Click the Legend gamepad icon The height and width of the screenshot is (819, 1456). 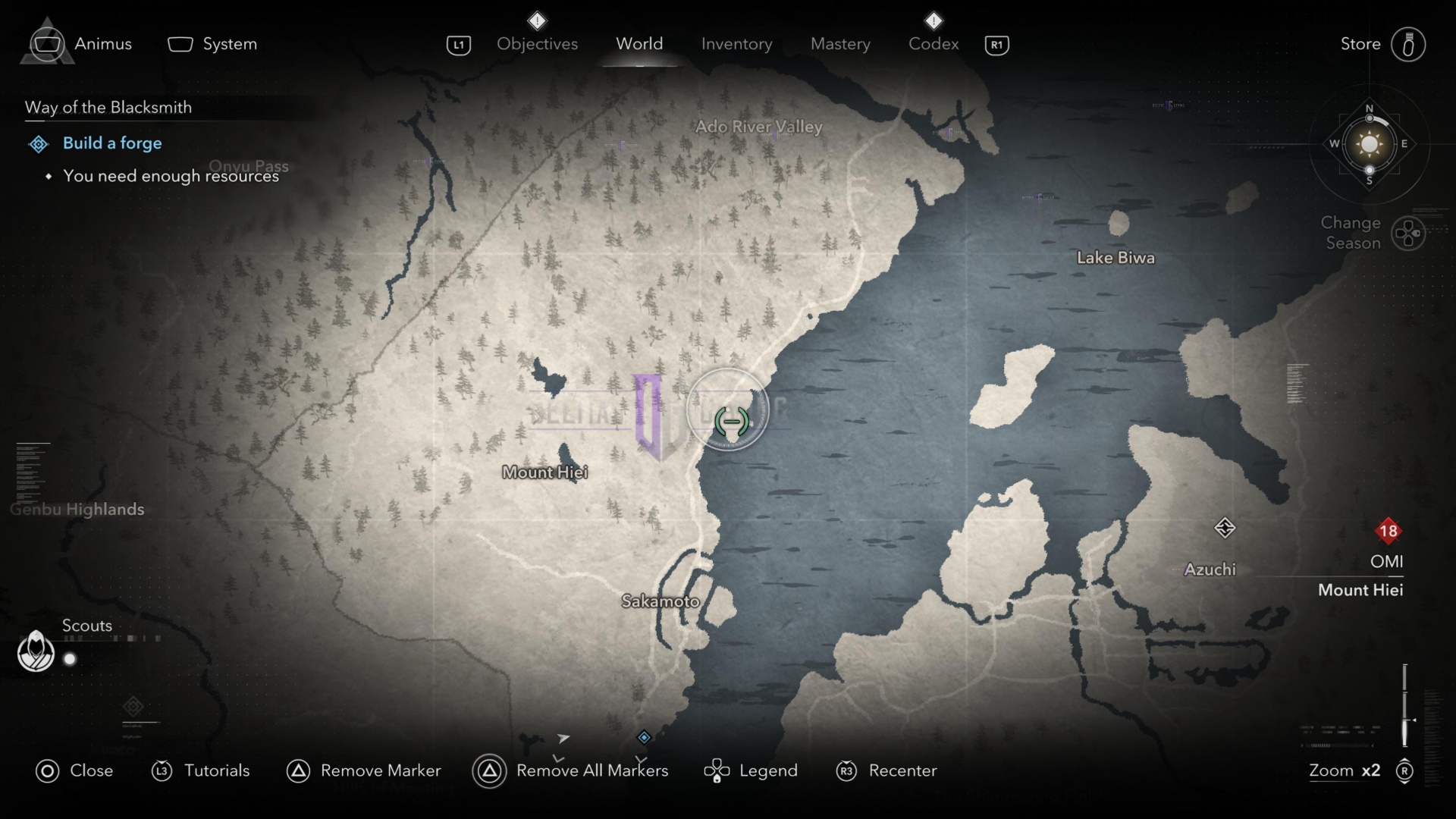715,770
